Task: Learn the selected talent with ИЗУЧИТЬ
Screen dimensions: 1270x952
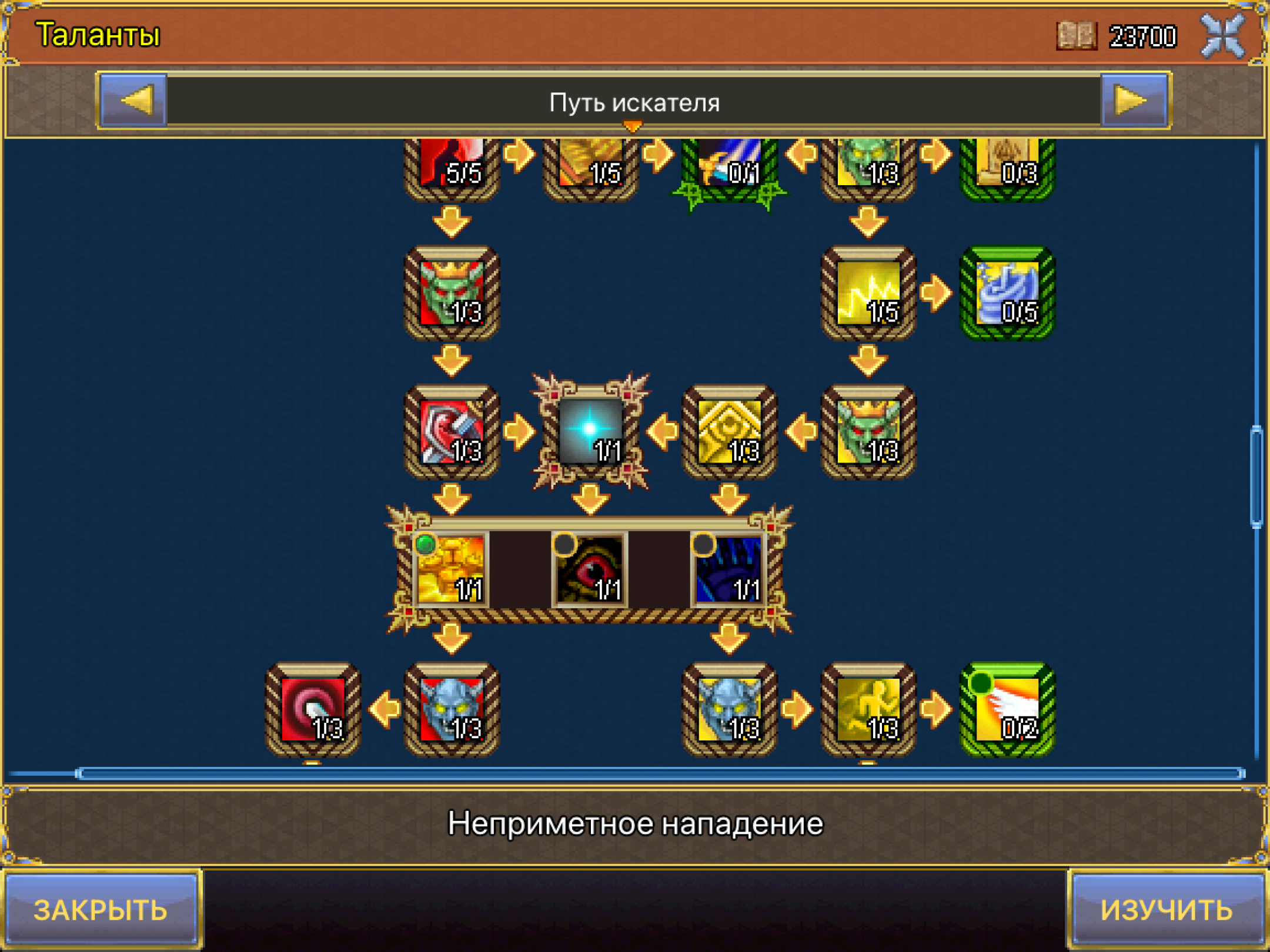Action: click(1167, 910)
